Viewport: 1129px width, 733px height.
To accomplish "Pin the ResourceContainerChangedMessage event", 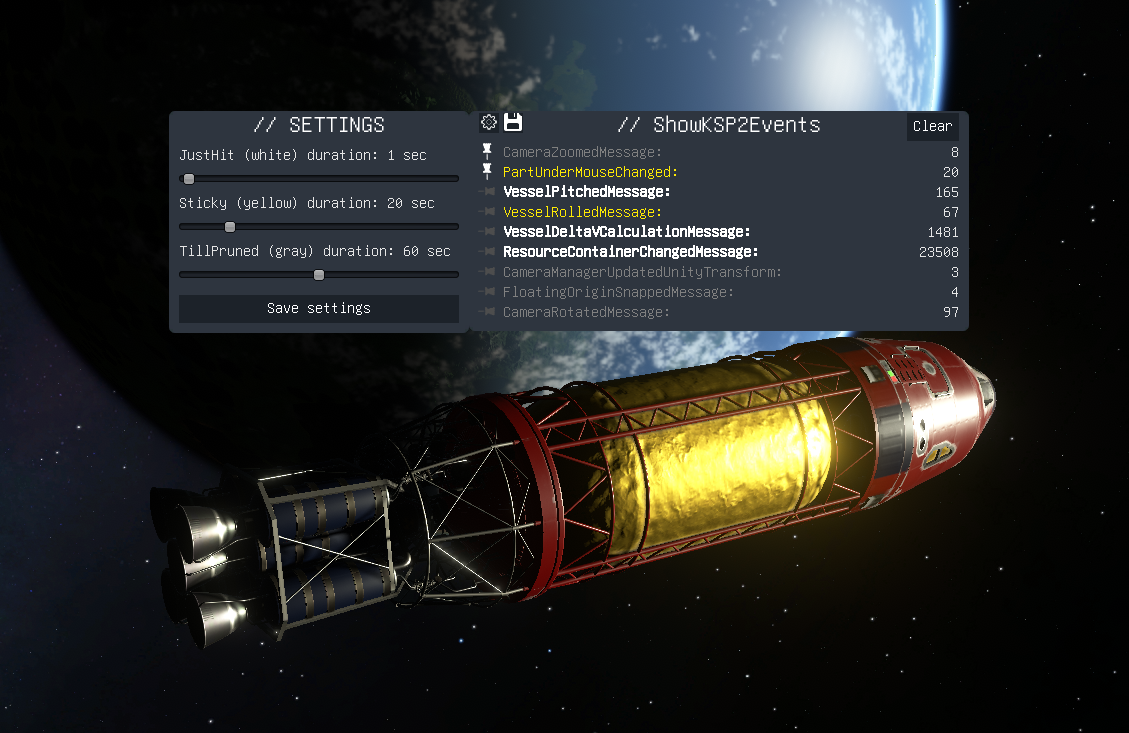I will coord(487,252).
